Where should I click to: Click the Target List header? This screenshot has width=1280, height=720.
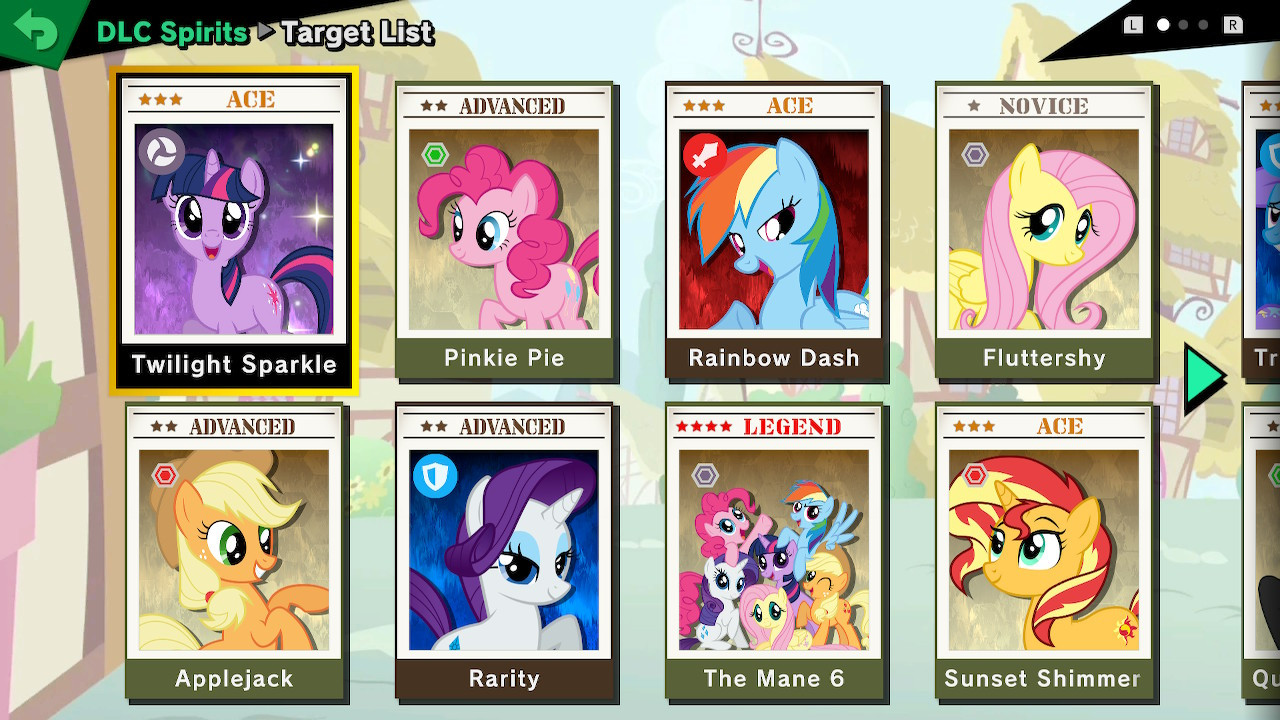357,34
